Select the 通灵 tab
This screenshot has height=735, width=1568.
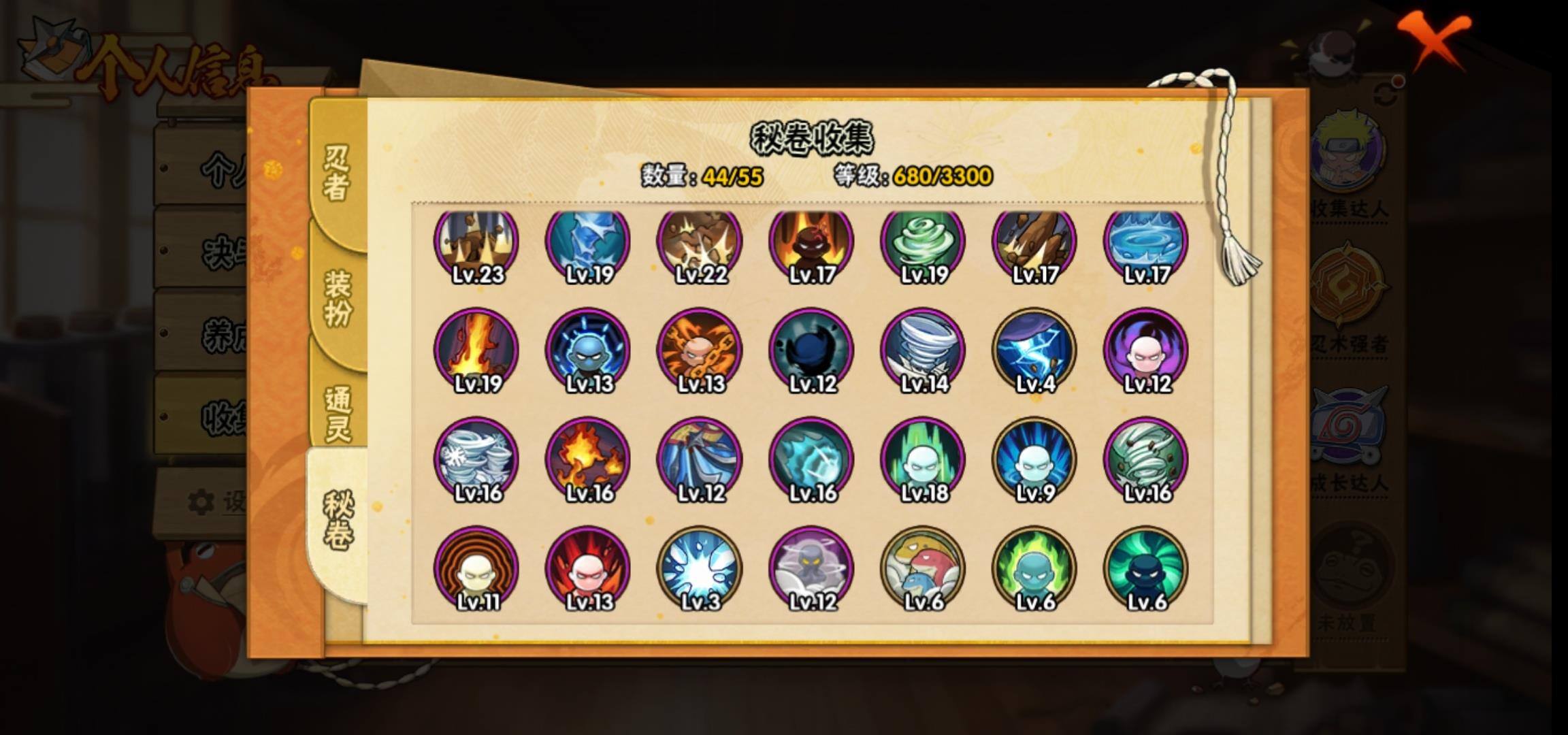point(338,414)
